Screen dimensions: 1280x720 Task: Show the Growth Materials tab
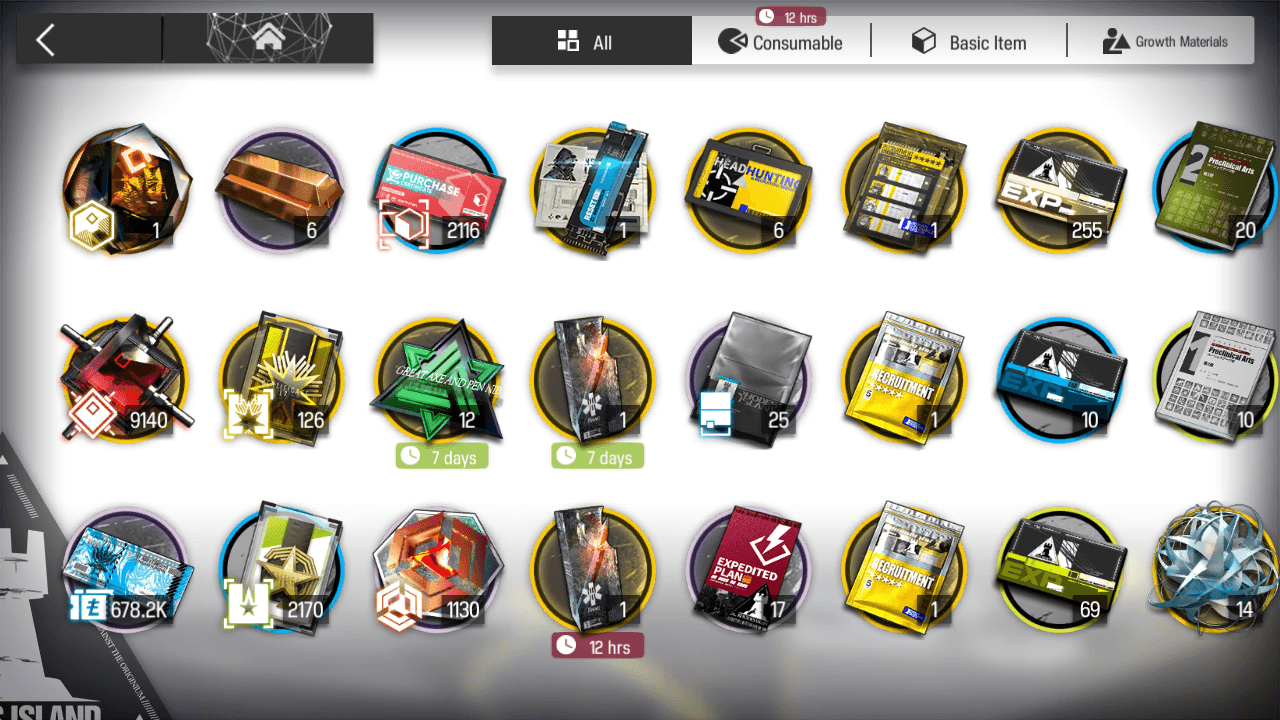[1164, 42]
